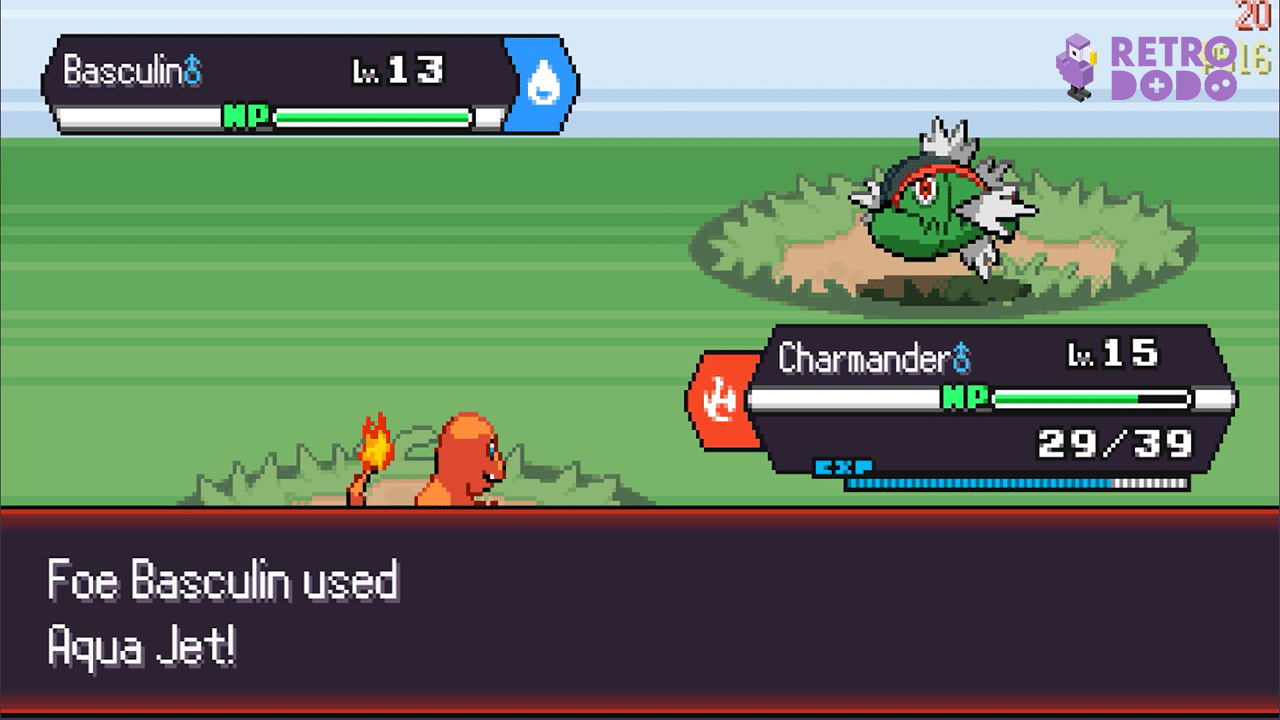The height and width of the screenshot is (720, 1280).
Task: Click the green HP label on Basculin's info bar
Action: click(244, 116)
